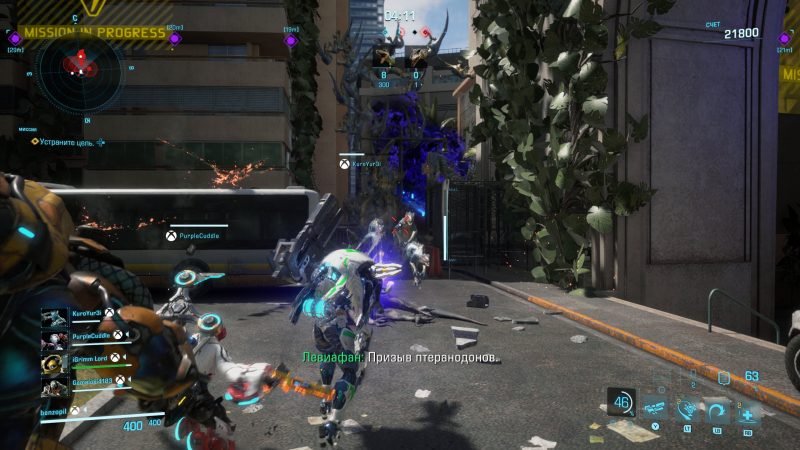Select KuroYur3i's portrait in the squad list

coord(54,317)
